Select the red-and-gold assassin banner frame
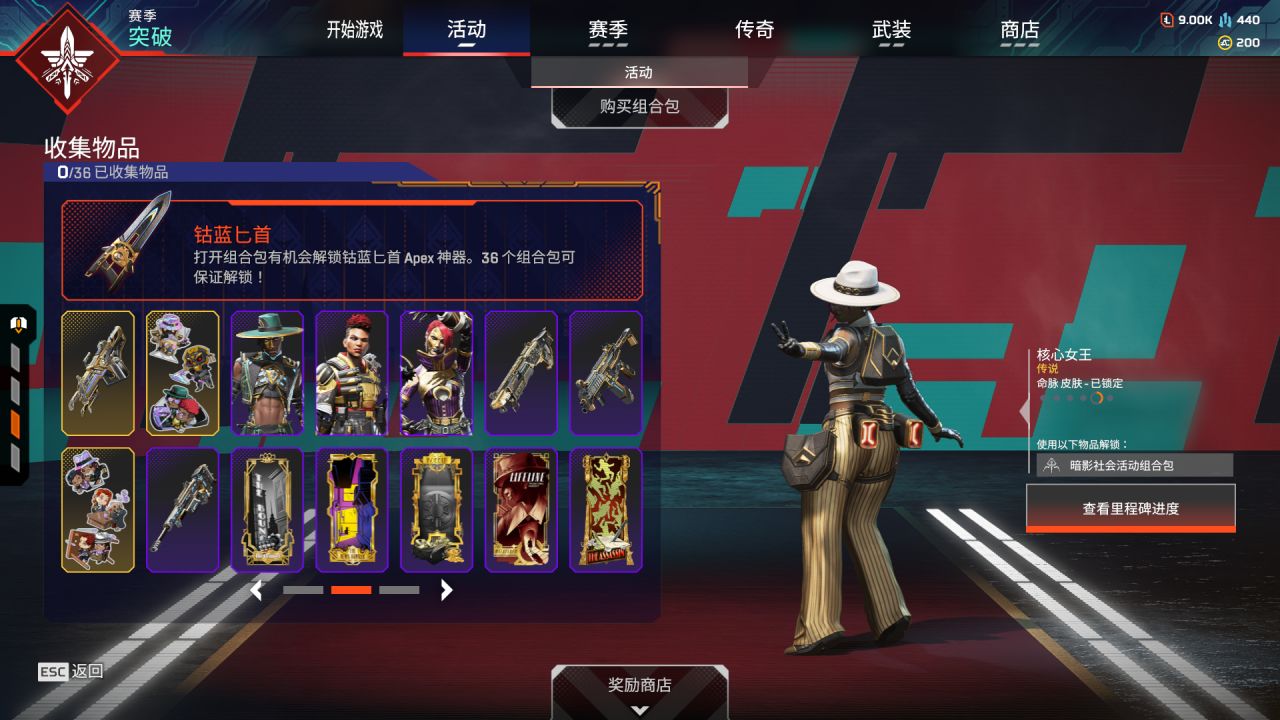Viewport: 1280px width, 720px height. [x=606, y=510]
